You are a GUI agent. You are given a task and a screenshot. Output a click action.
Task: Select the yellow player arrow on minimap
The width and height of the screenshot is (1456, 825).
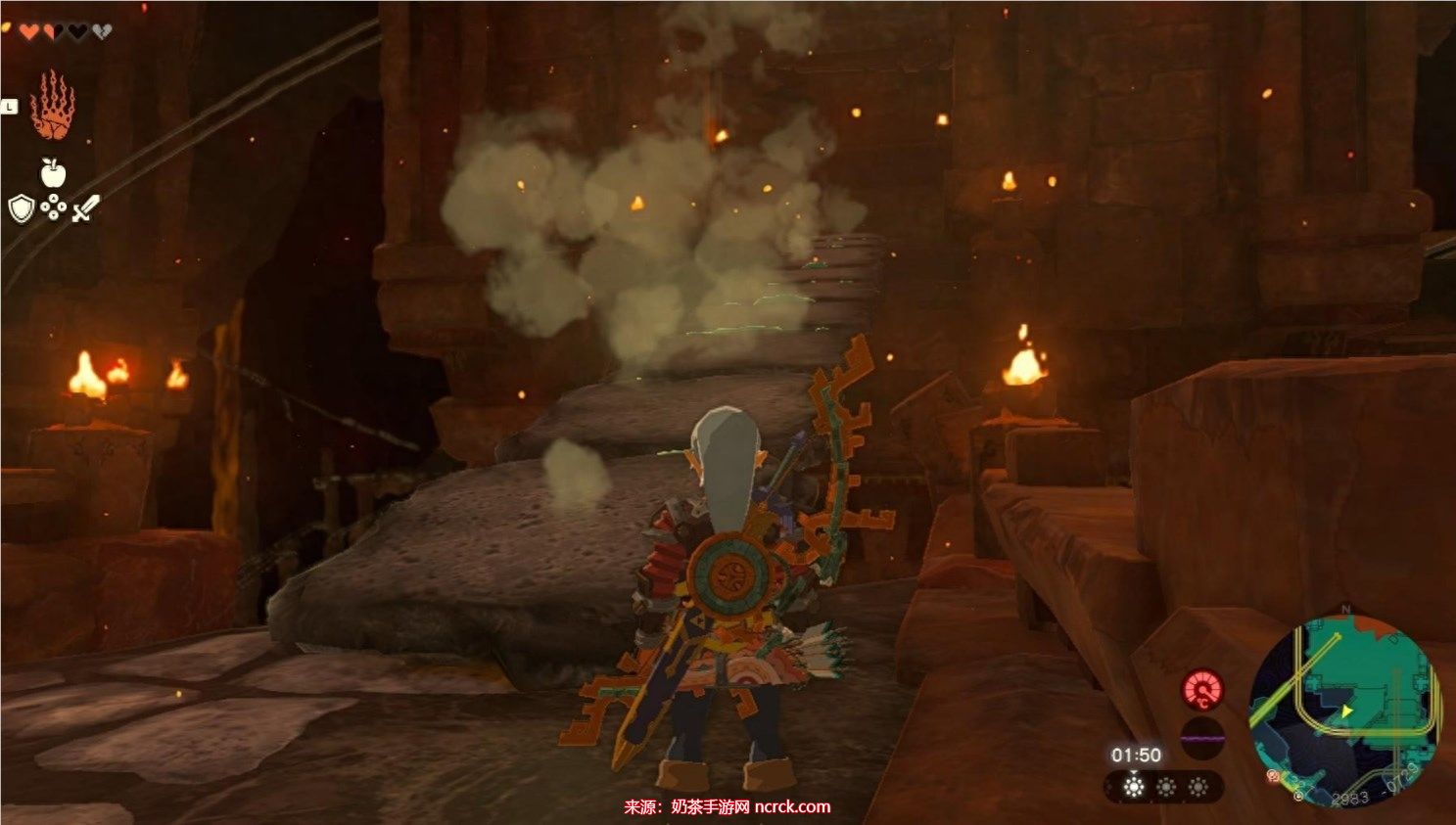[x=1347, y=711]
